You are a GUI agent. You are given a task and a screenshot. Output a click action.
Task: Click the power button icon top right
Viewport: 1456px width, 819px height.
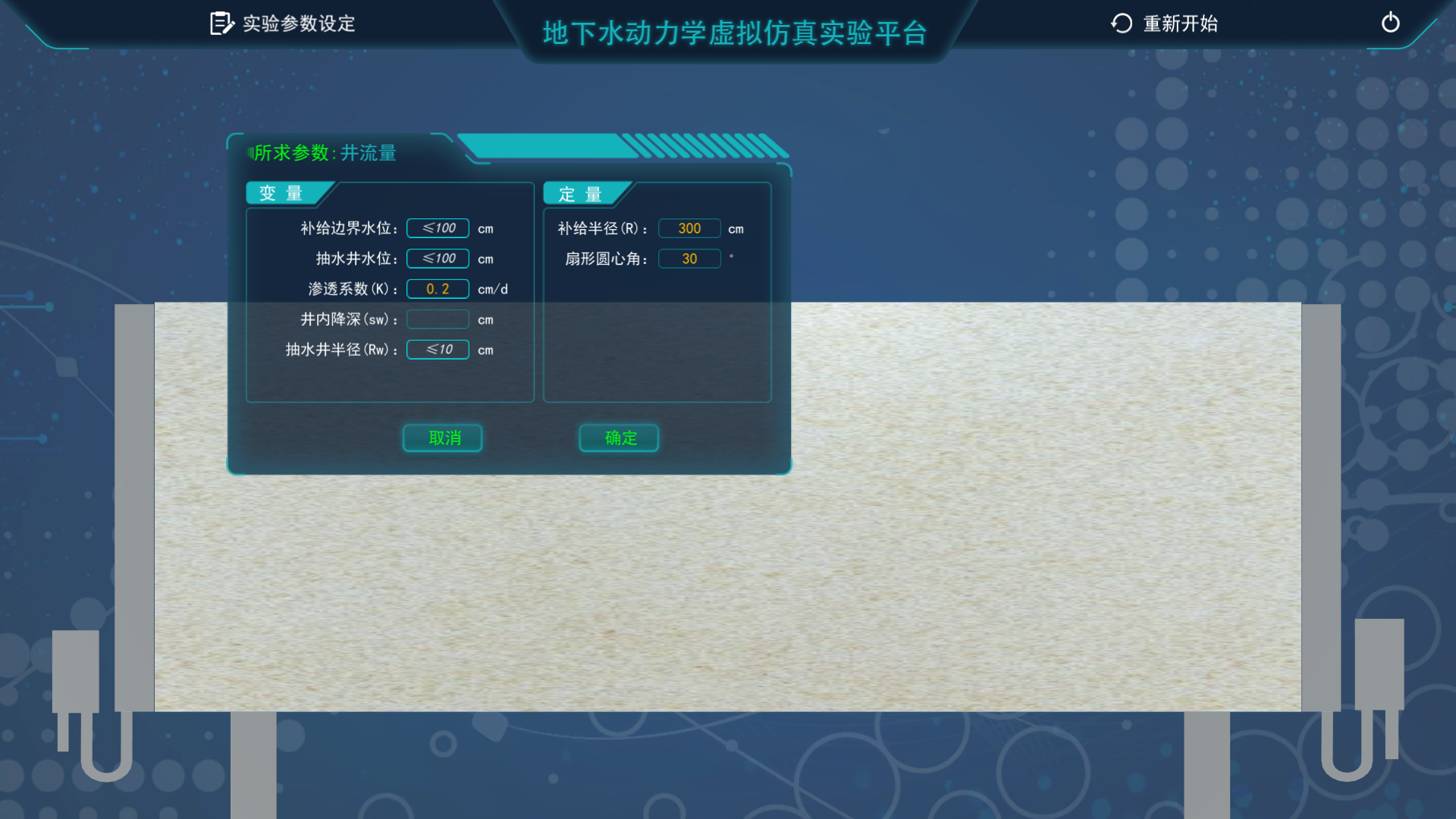(x=1391, y=23)
